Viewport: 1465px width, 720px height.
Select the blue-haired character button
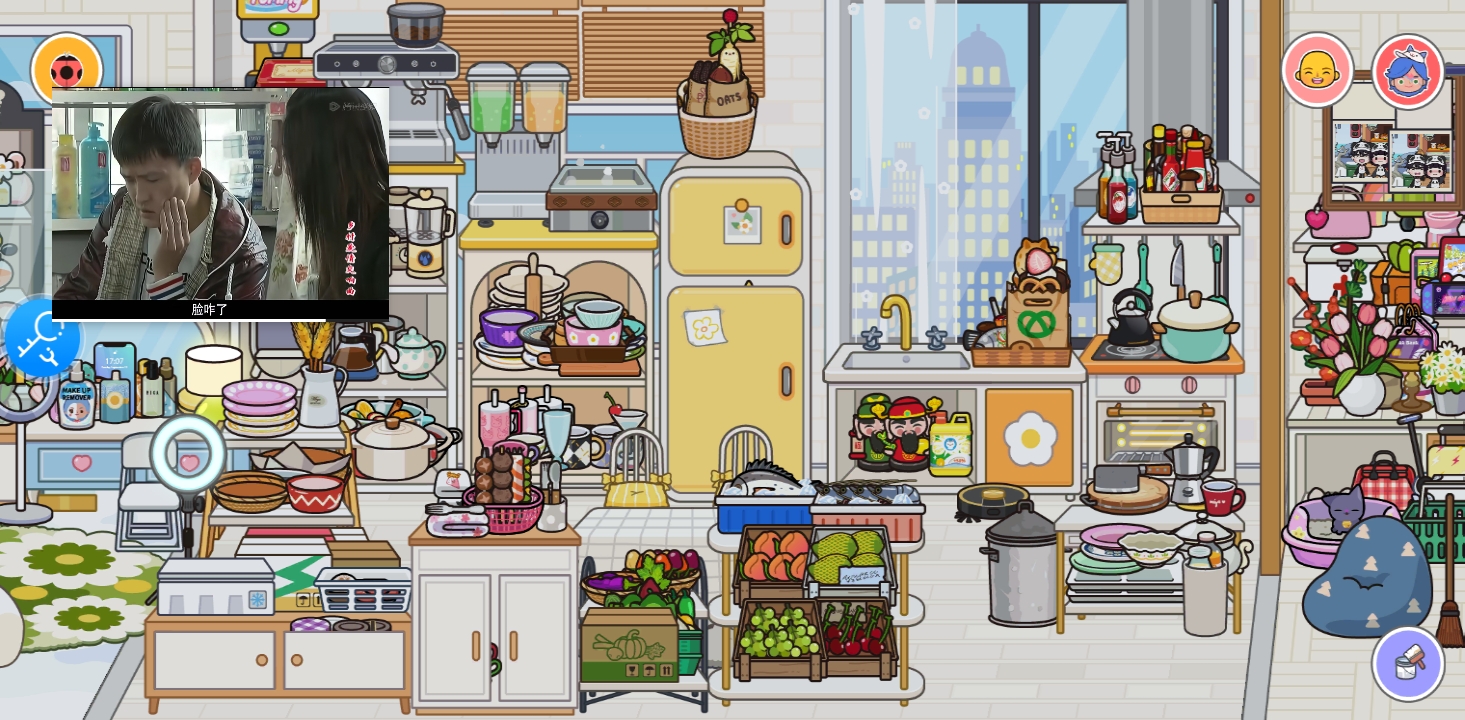click(x=1407, y=71)
